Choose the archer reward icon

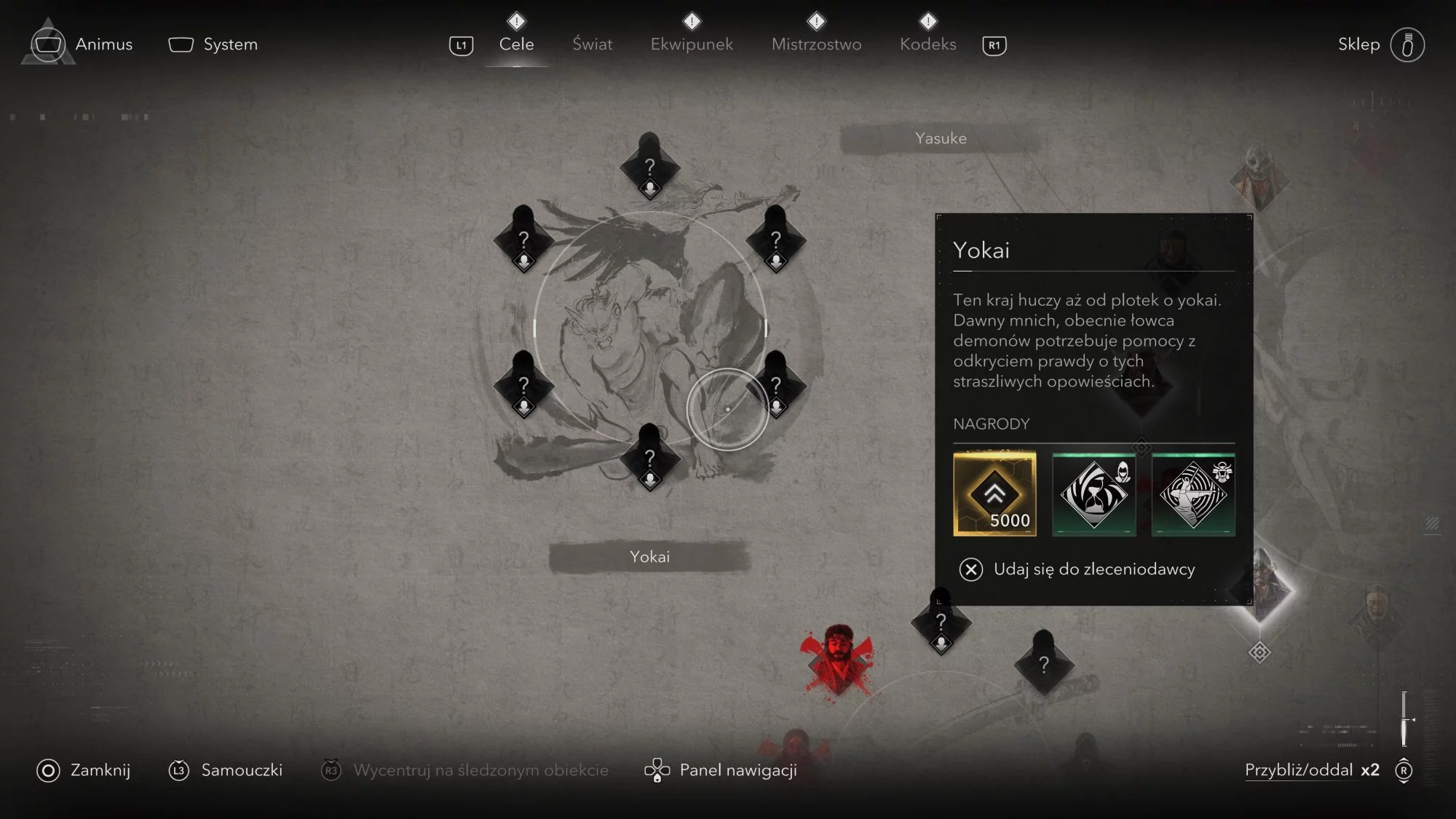point(1193,494)
